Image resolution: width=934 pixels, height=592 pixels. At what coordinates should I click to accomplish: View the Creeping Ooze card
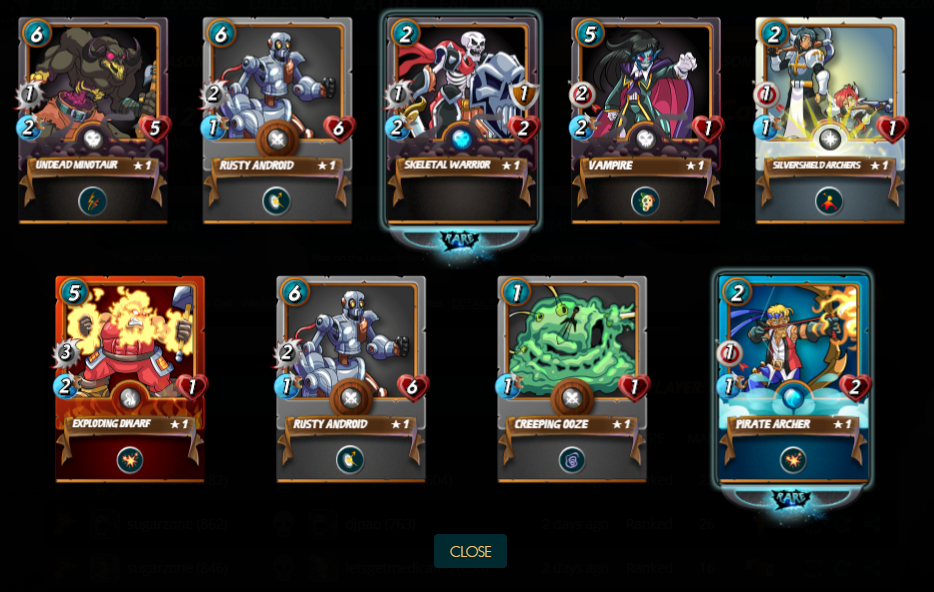tap(572, 378)
